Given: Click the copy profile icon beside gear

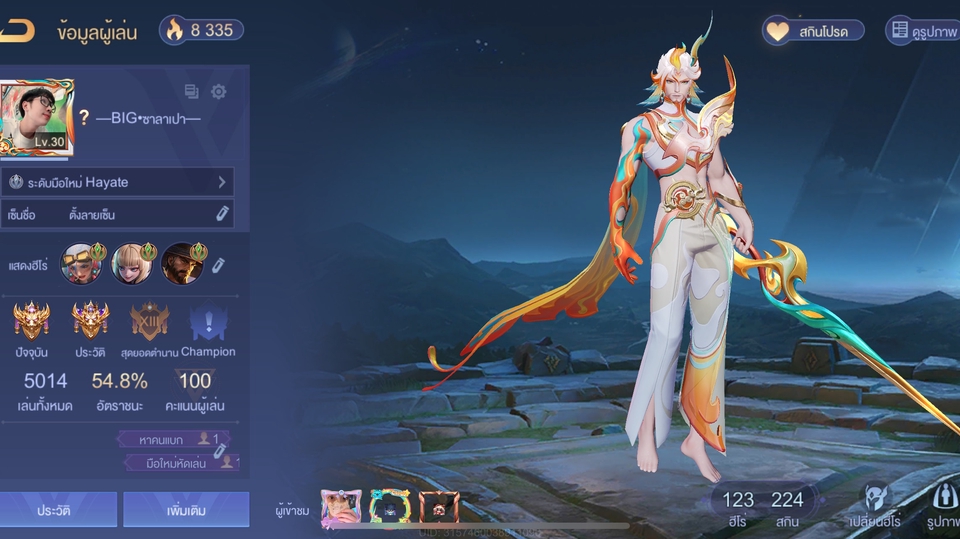Looking at the screenshot, I should pos(192,92).
